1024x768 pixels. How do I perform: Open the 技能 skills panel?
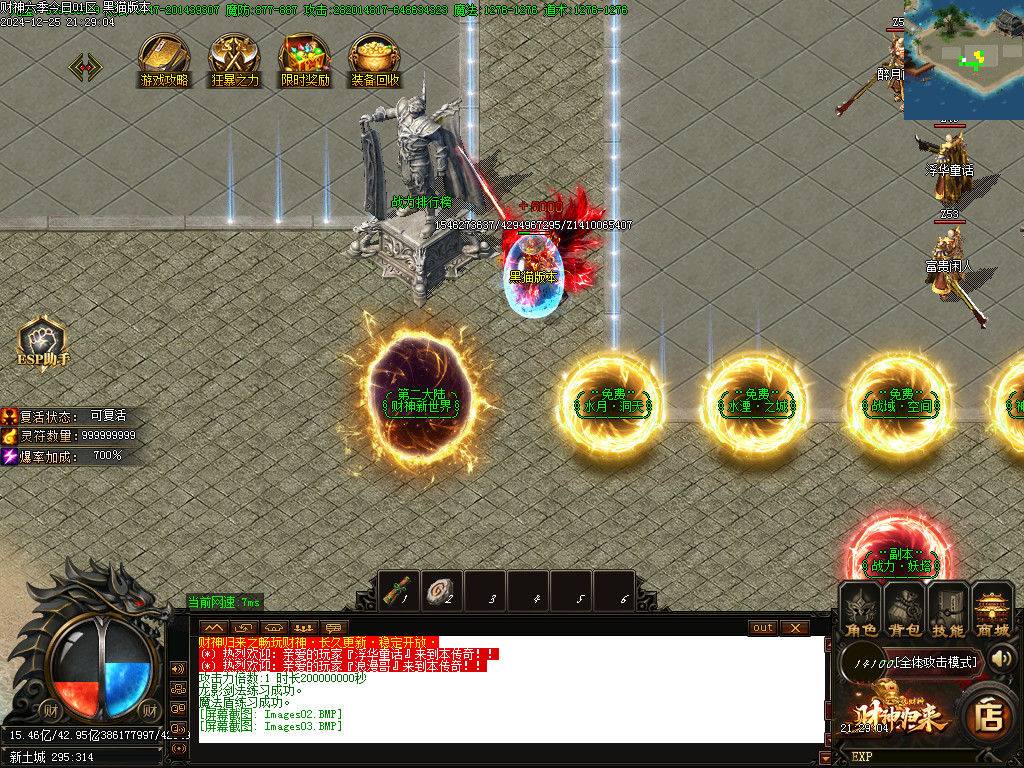coord(948,610)
